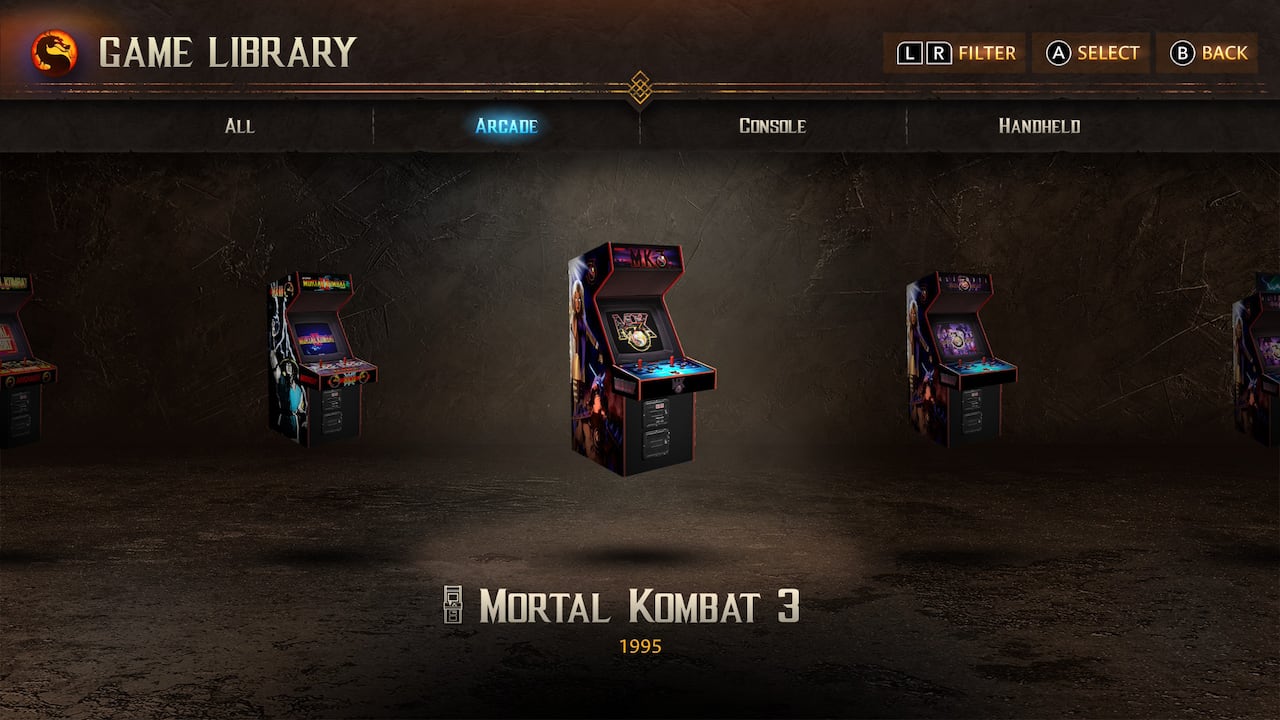Click the arcade cabinet on the right side
1280x720 pixels.
pyautogui.click(x=960, y=360)
